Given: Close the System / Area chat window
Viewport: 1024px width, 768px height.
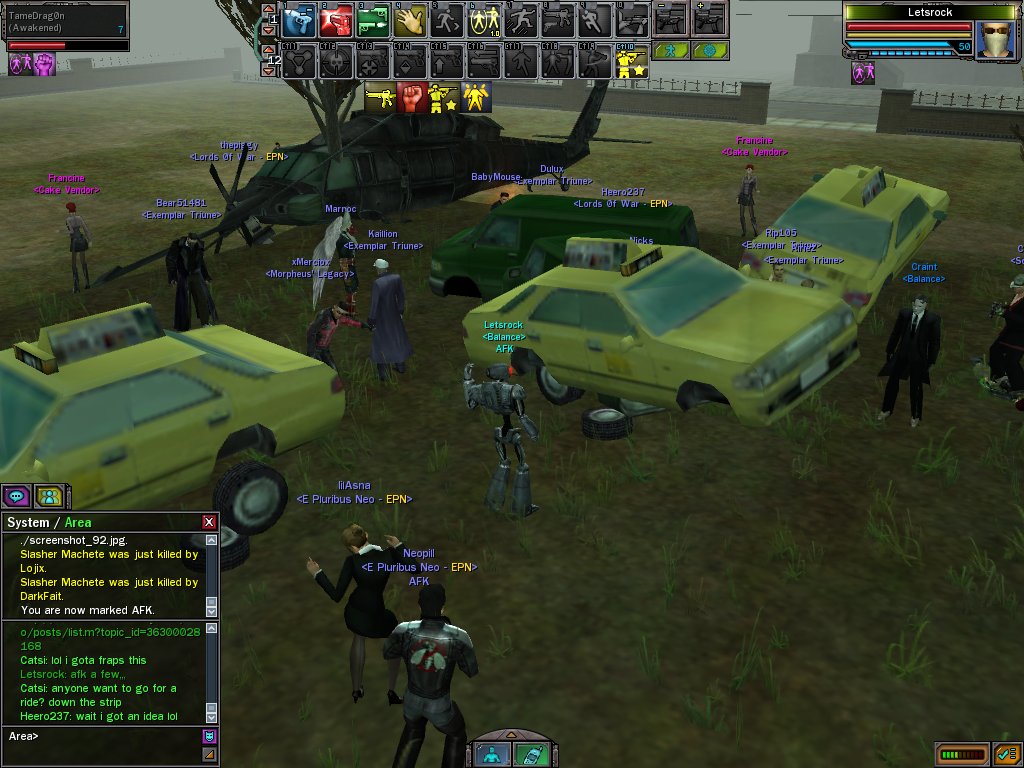Looking at the screenshot, I should 208,522.
